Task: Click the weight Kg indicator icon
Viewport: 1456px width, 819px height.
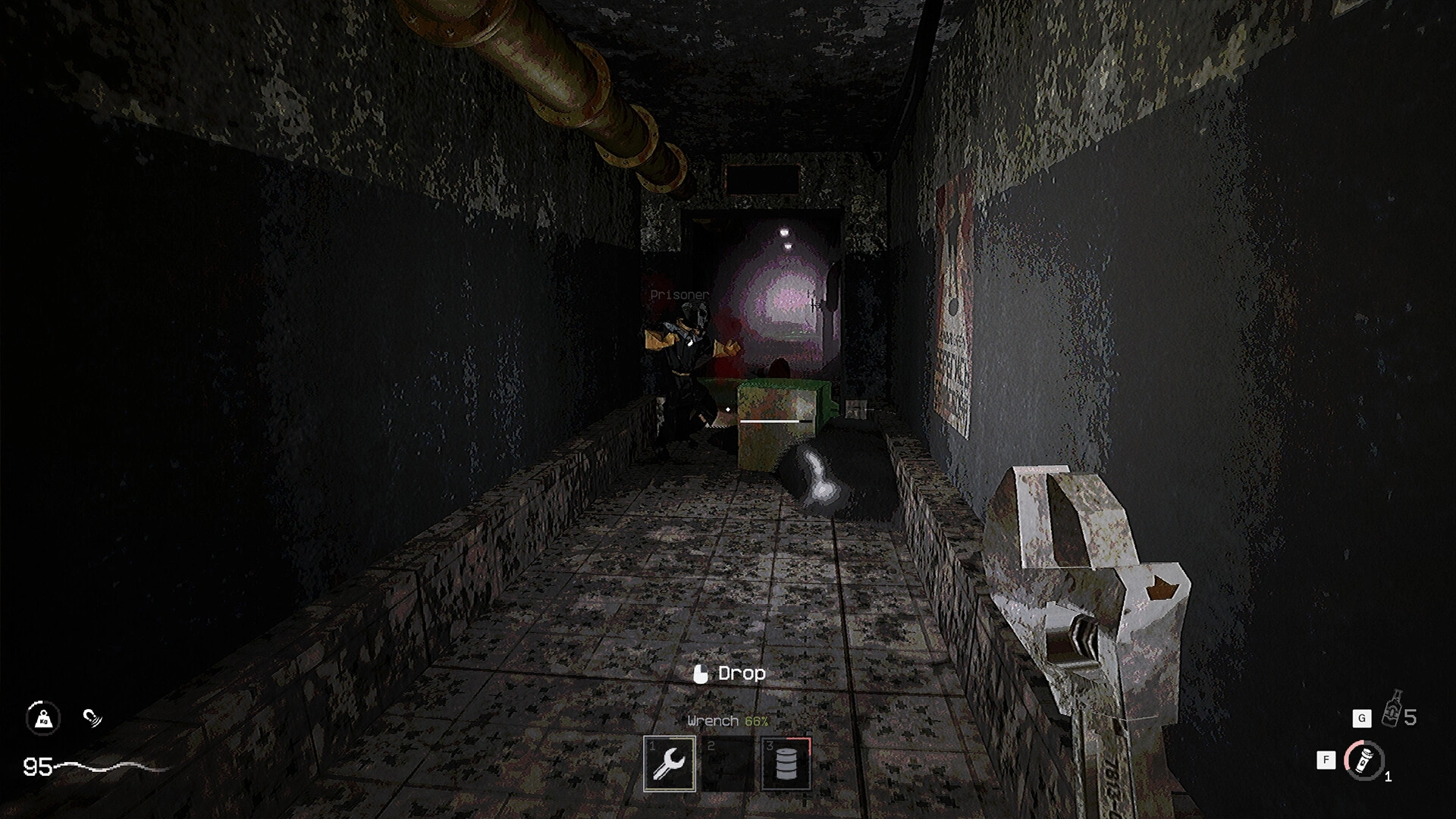Action: pos(43,719)
